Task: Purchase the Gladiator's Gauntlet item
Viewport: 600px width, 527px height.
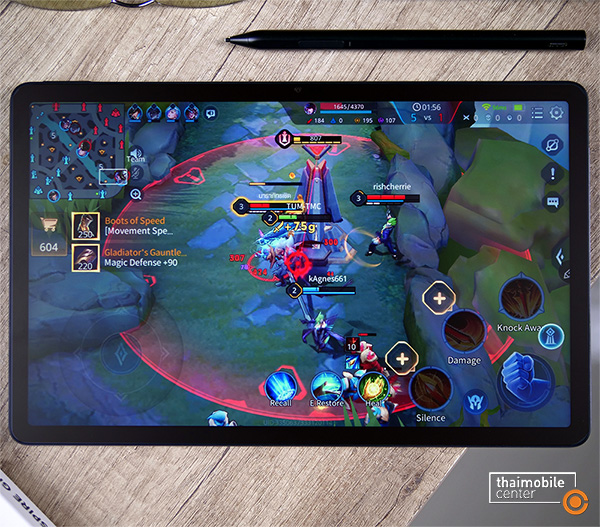Action: (x=85, y=258)
